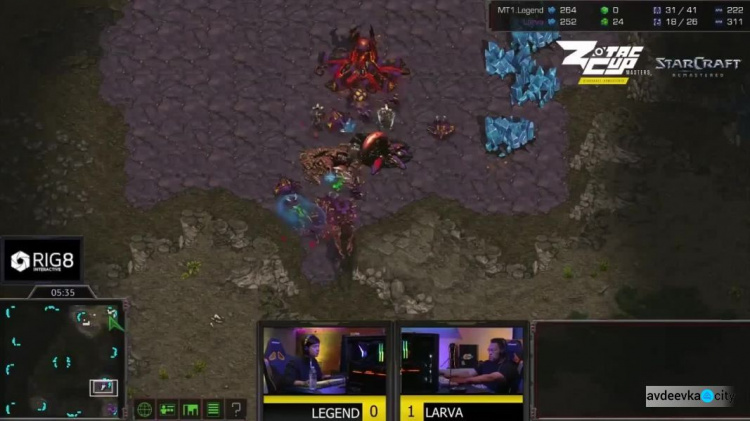Open the question mark help button

(236, 409)
